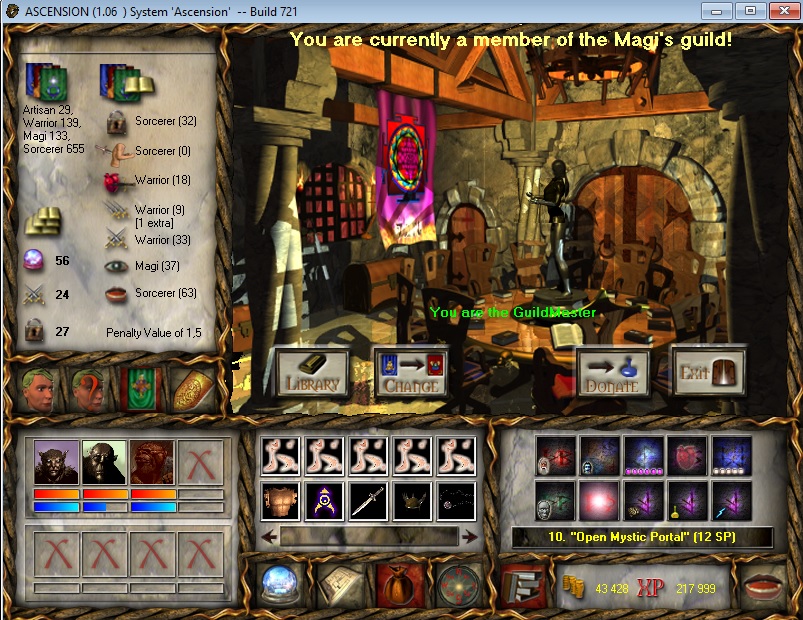Minimize the Ascension window
803x620 pixels.
pos(714,10)
